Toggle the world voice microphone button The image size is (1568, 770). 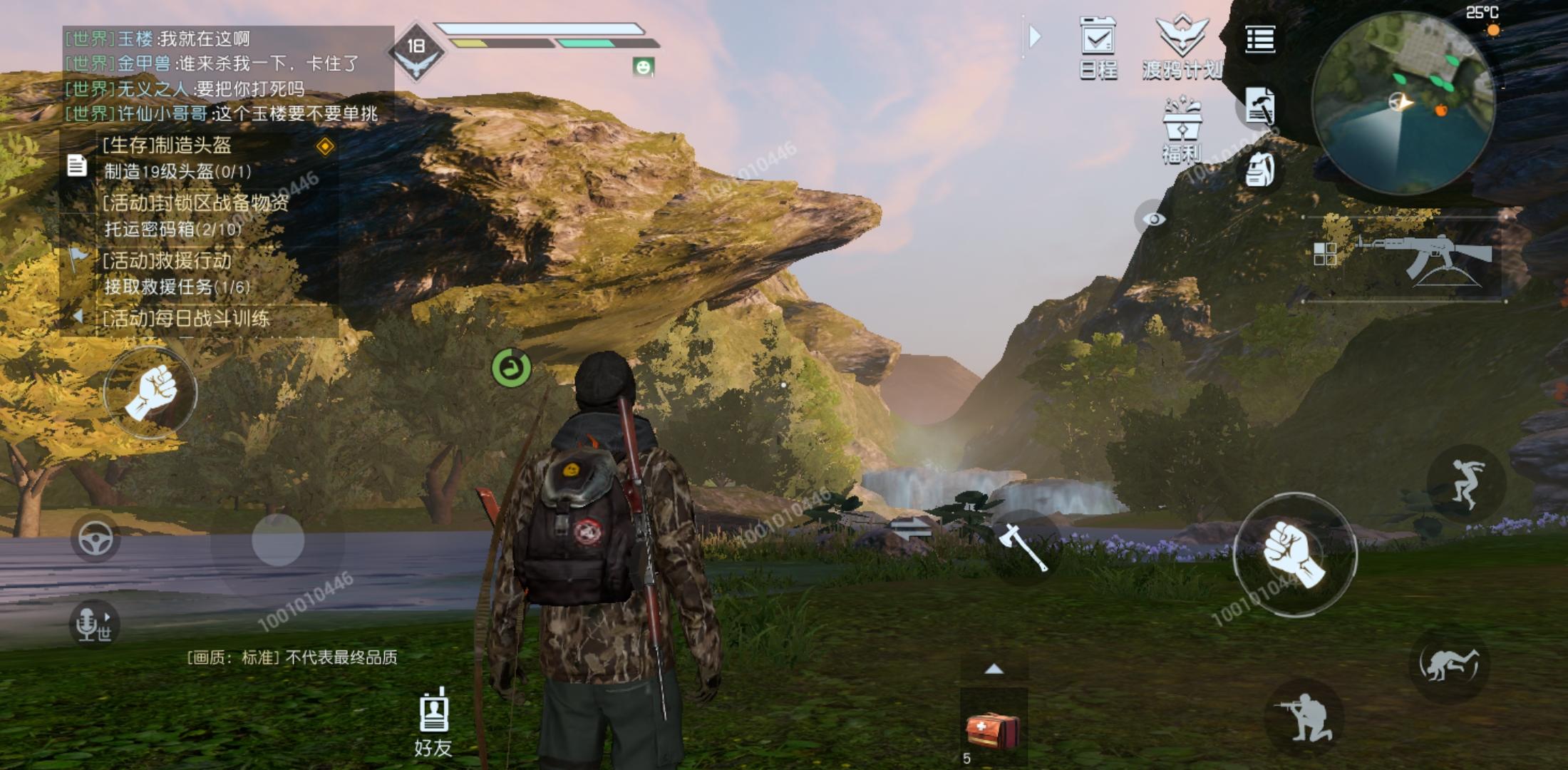coord(93,625)
